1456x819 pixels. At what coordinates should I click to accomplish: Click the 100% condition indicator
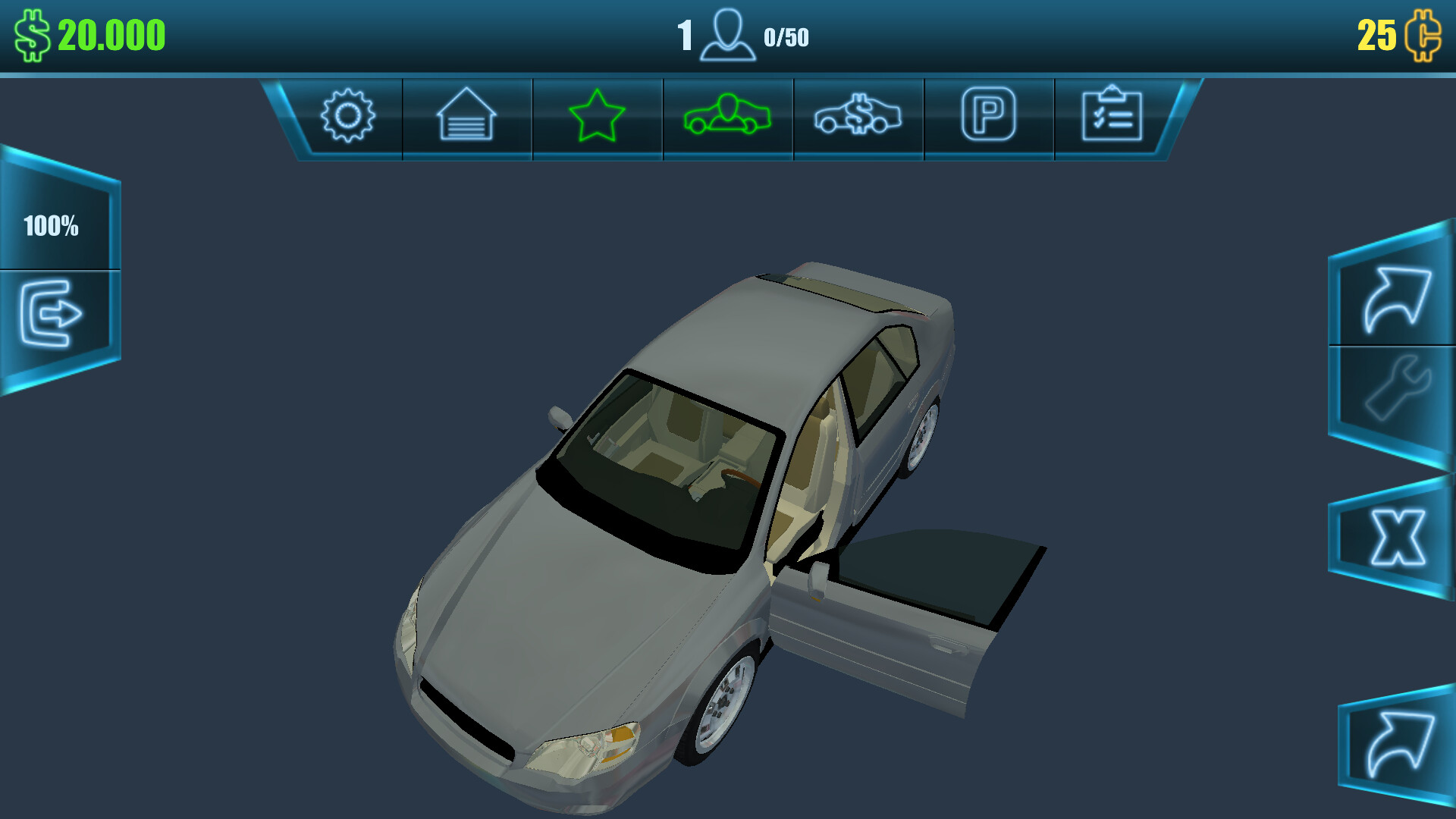pyautogui.click(x=52, y=224)
